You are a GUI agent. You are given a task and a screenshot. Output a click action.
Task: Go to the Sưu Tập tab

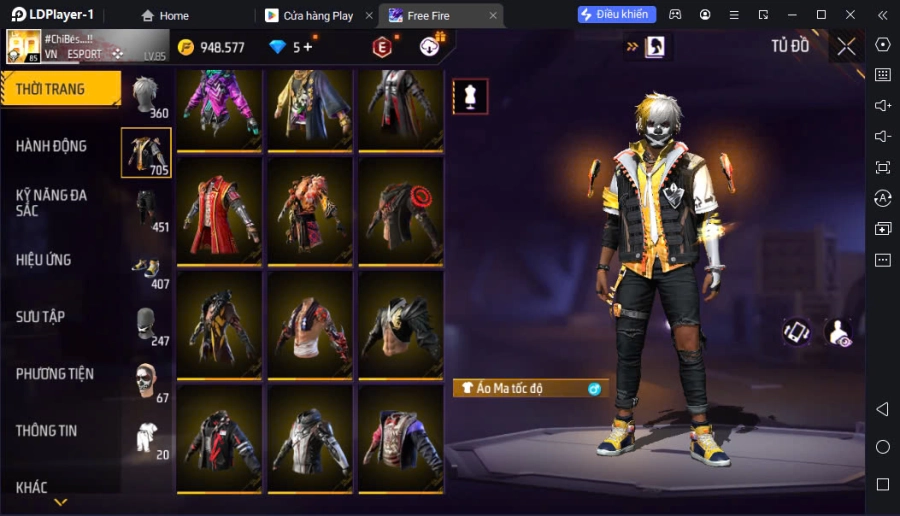pyautogui.click(x=41, y=317)
